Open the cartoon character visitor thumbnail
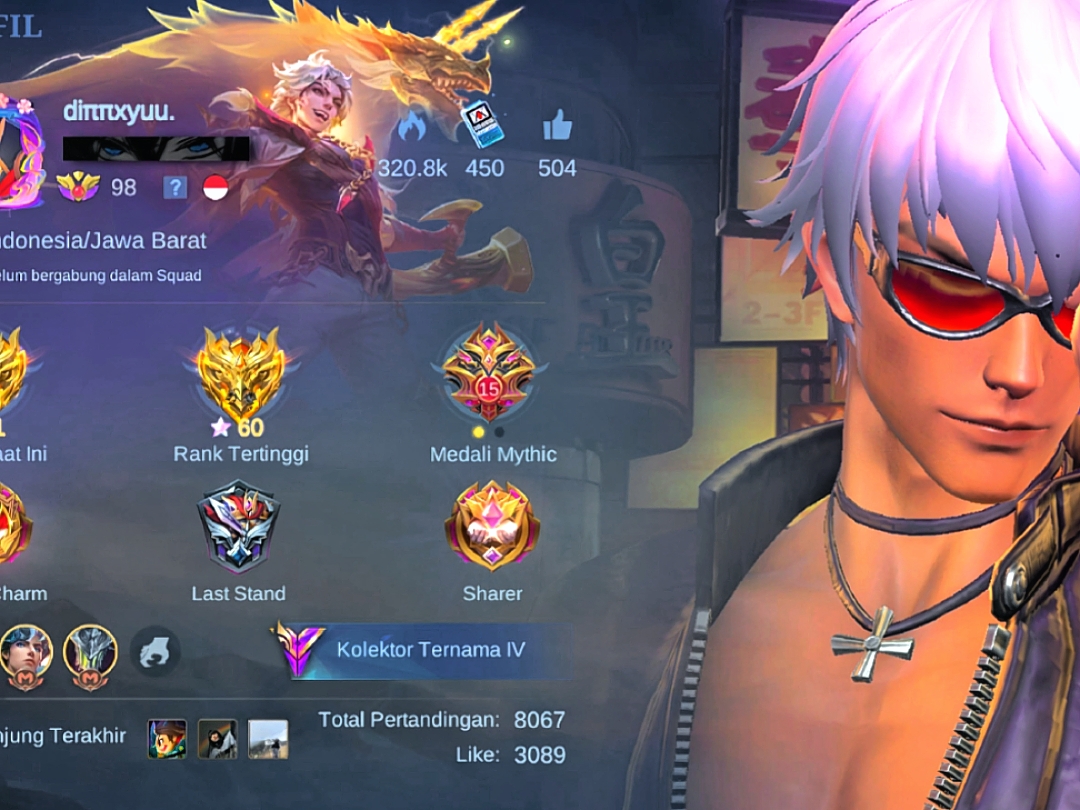The image size is (1080, 810). pyautogui.click(x=167, y=739)
